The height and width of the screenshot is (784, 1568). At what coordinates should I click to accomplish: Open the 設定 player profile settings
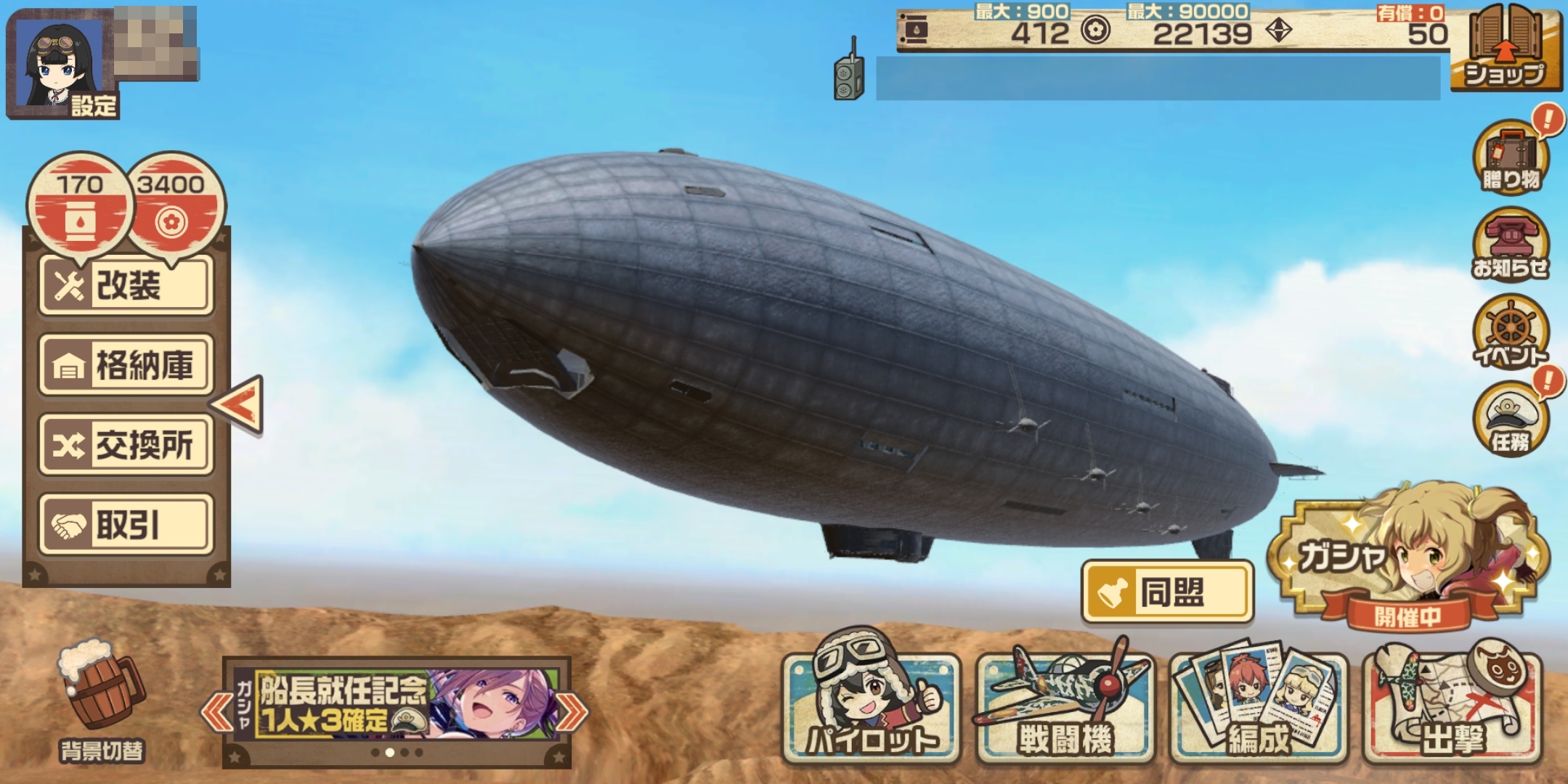click(x=62, y=64)
